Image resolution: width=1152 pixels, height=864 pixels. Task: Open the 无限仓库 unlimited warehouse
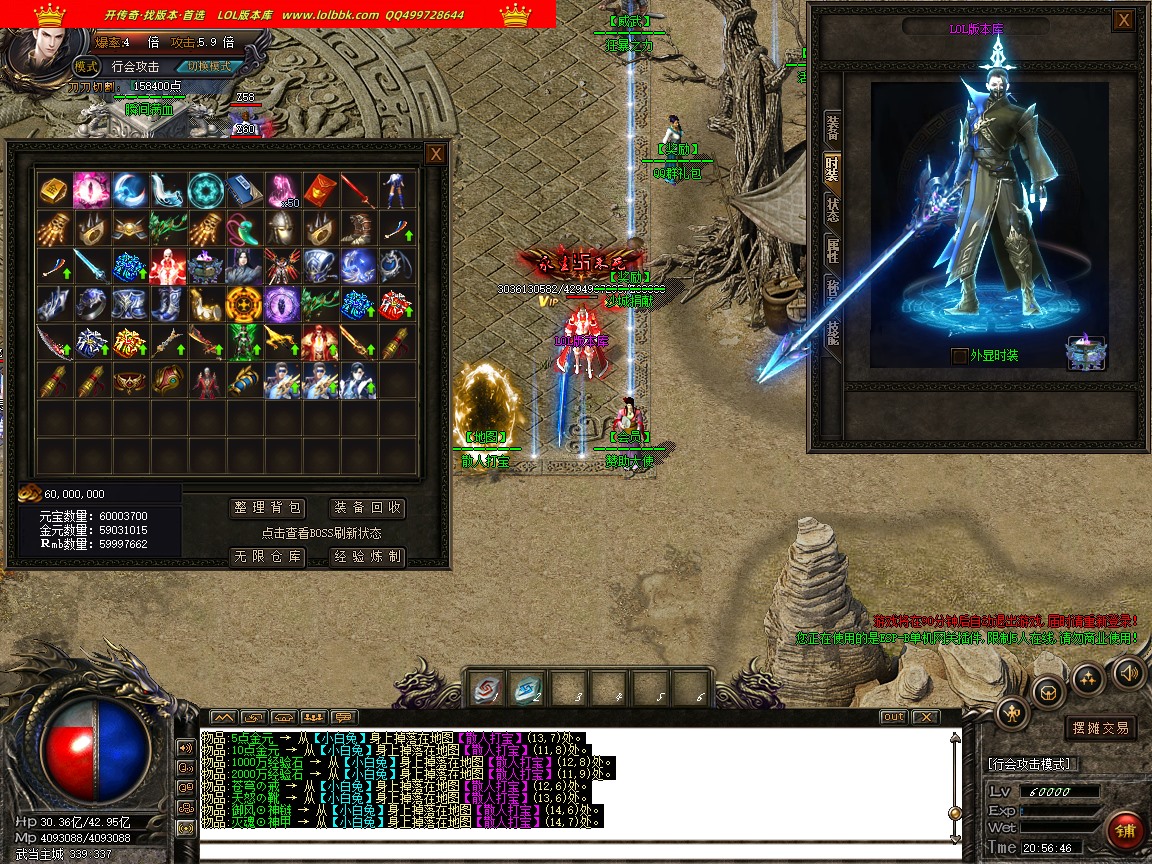266,557
